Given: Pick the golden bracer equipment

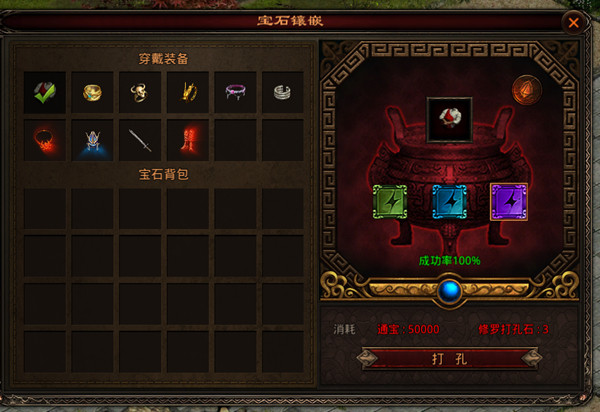Looking at the screenshot, I should tap(188, 92).
